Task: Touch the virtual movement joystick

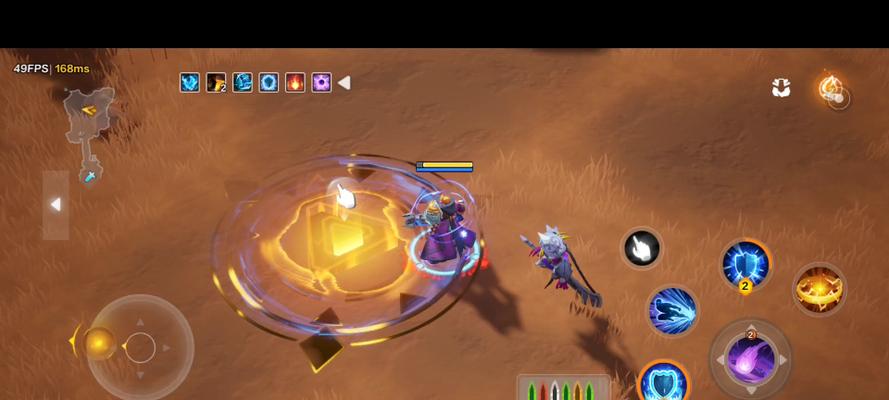Action: tap(140, 347)
